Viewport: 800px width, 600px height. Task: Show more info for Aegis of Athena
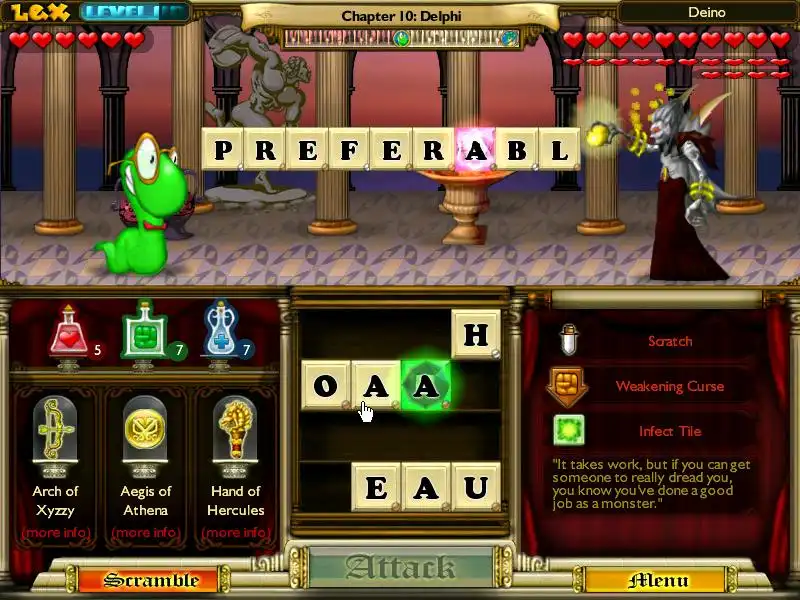tap(146, 532)
